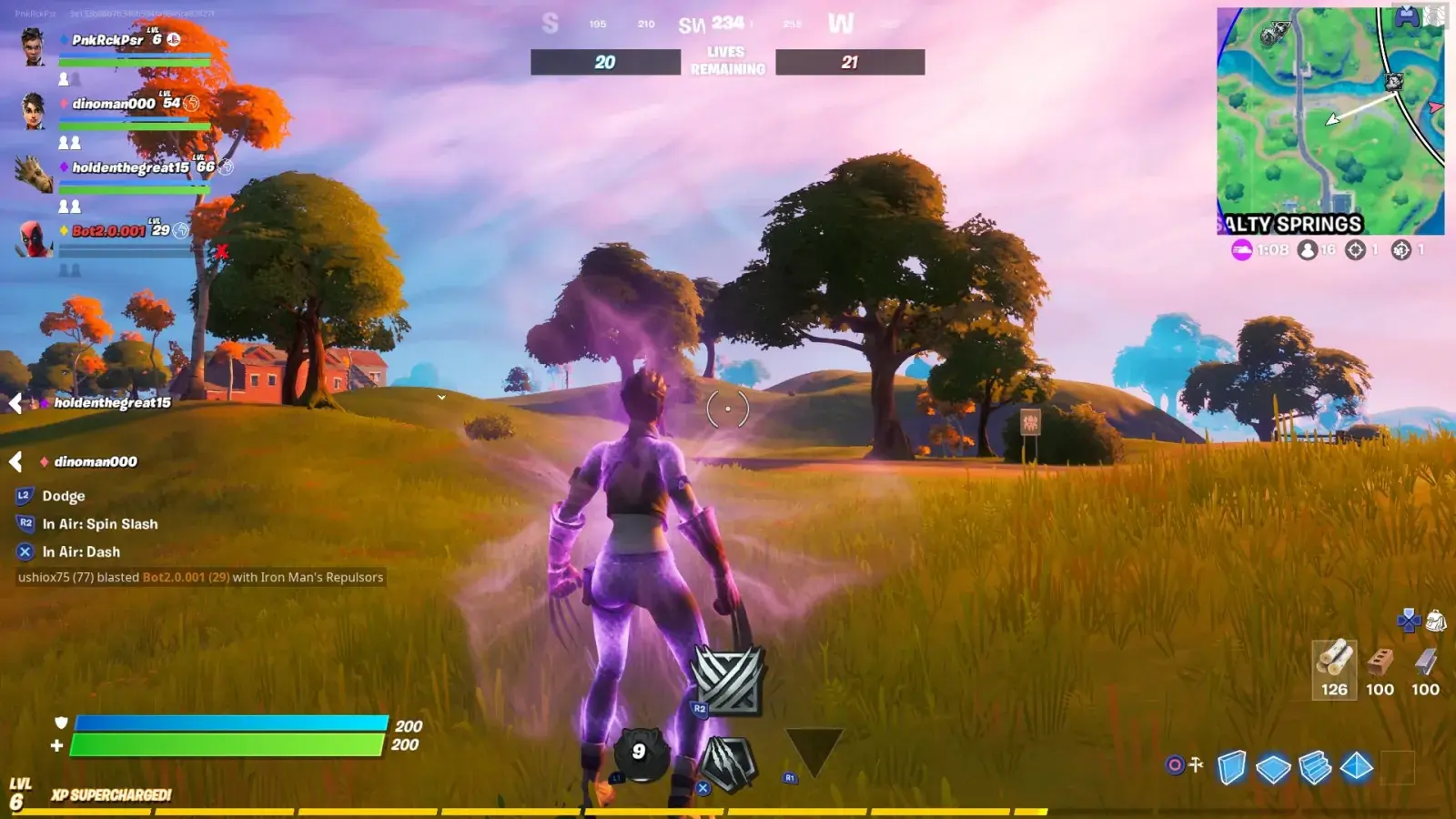Open the backpack inventory icon

point(1436,621)
